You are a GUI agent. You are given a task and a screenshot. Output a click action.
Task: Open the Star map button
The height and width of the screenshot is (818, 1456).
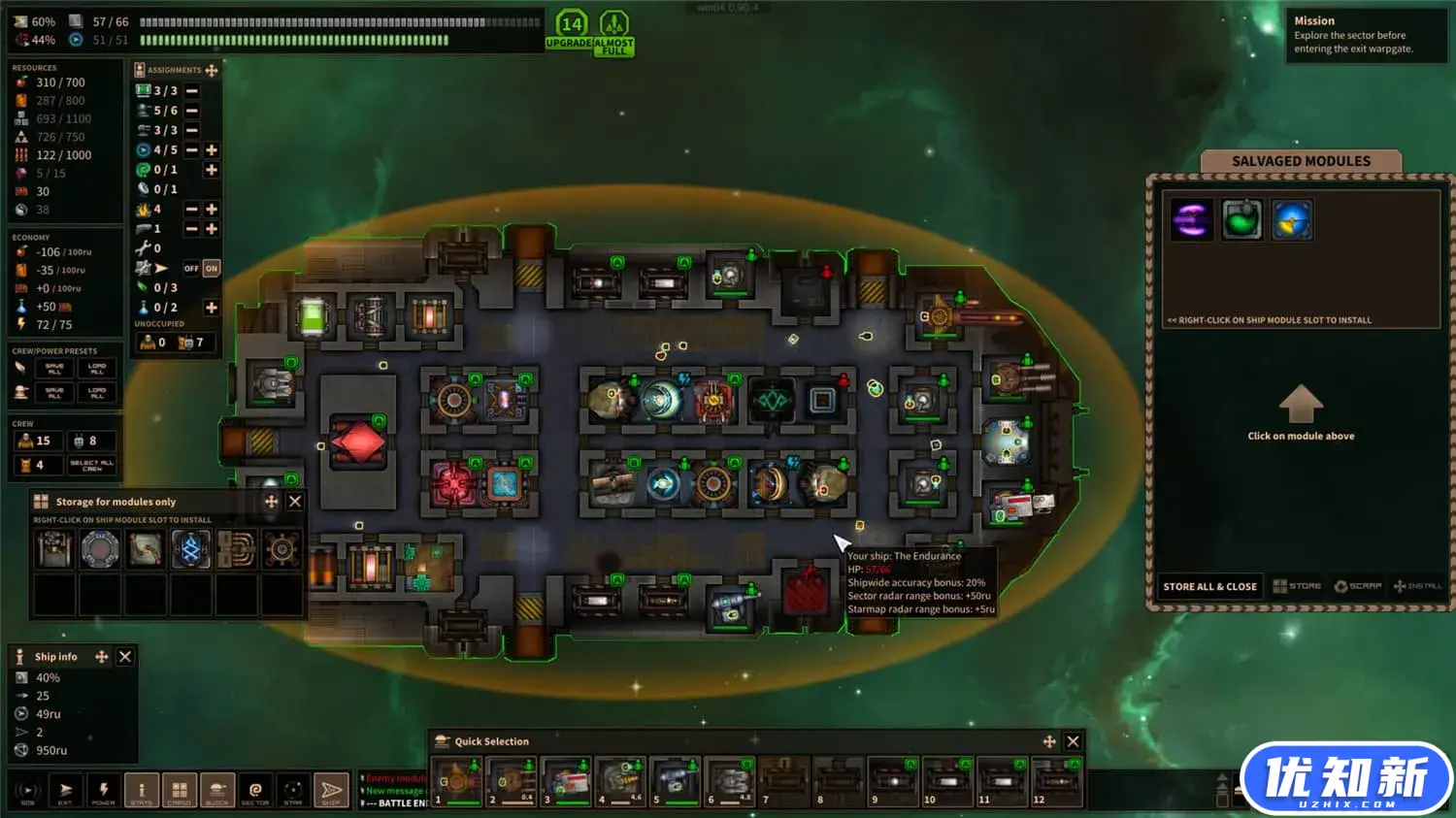[x=293, y=790]
